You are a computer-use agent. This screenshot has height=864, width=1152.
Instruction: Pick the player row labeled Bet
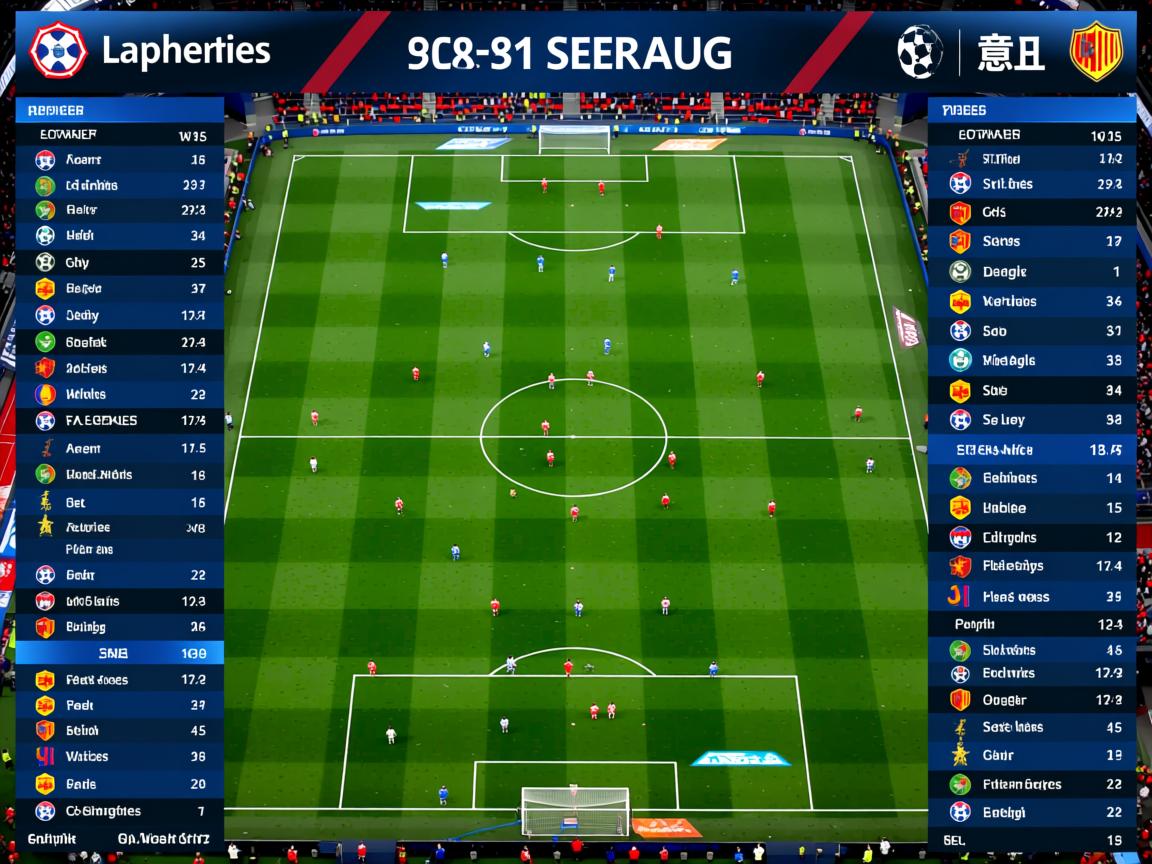[x=119, y=502]
